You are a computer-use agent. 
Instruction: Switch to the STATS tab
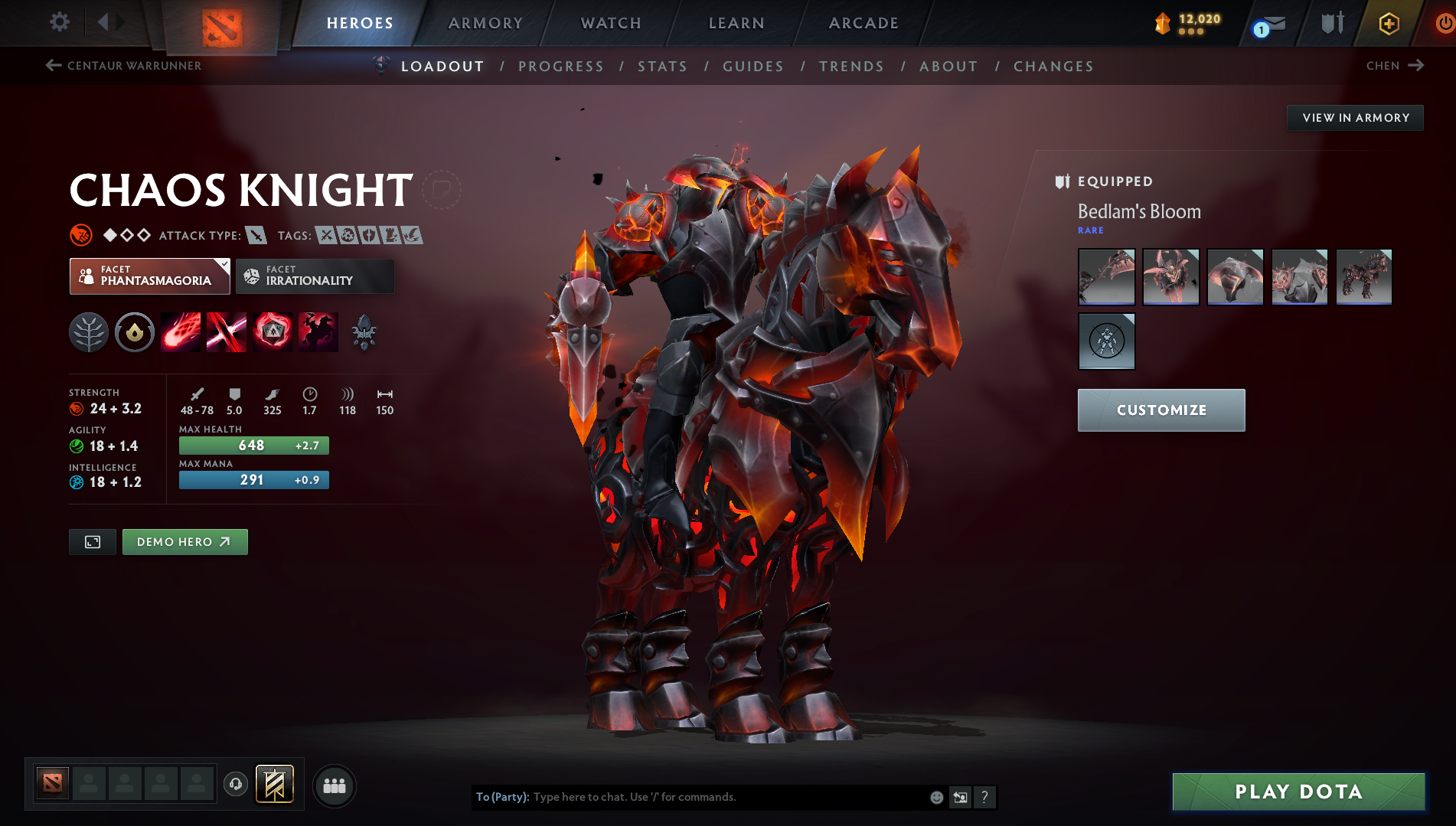point(662,67)
